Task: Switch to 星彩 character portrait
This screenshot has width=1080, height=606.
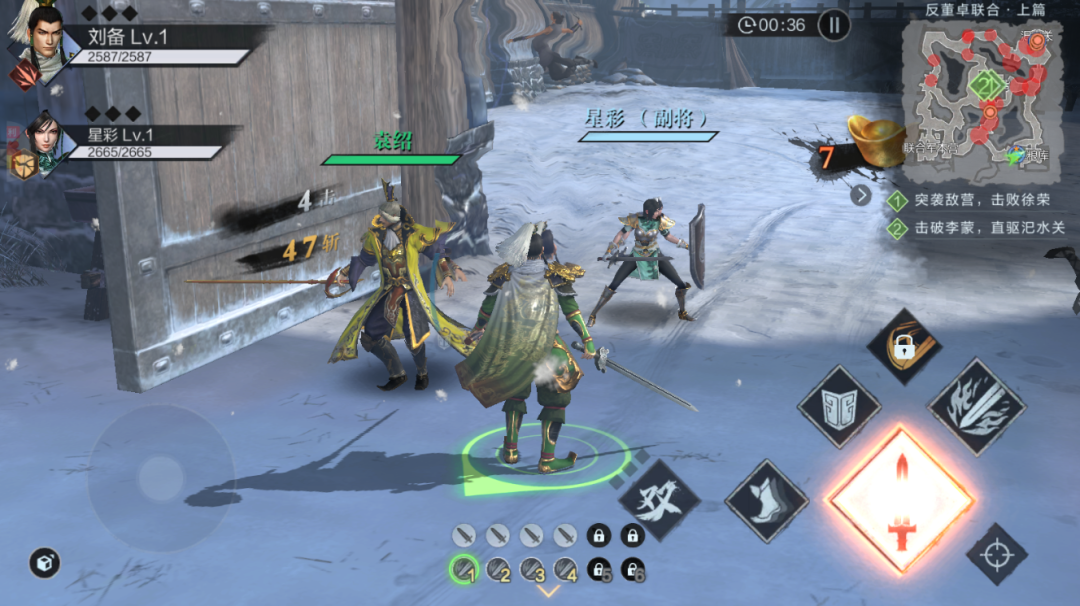Action: coord(40,145)
